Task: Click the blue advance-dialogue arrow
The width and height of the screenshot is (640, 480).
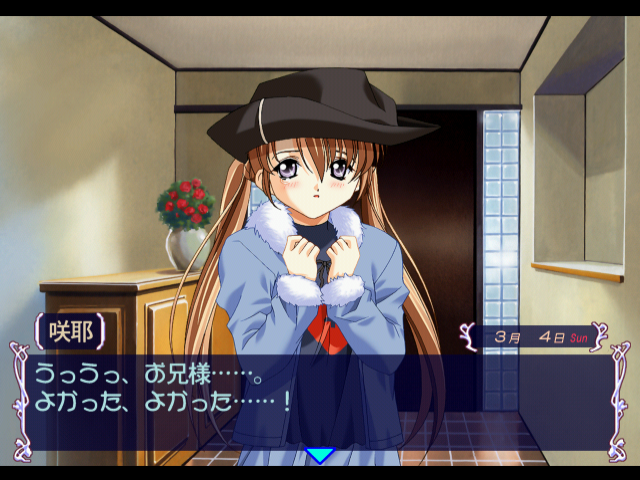Action: (319, 456)
